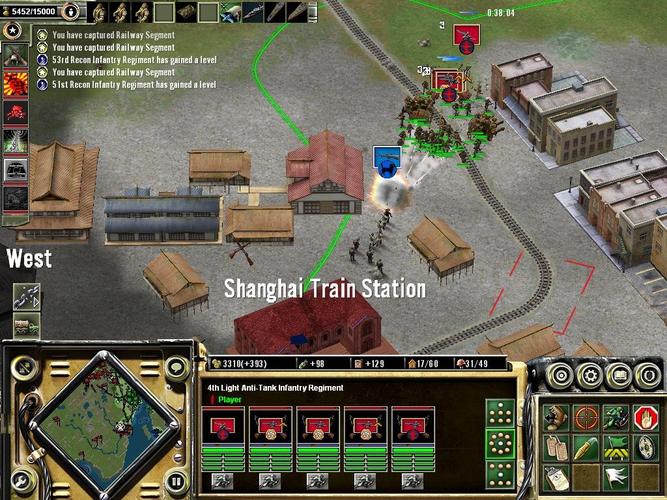Click the tactical minimap

click(x=94, y=418)
